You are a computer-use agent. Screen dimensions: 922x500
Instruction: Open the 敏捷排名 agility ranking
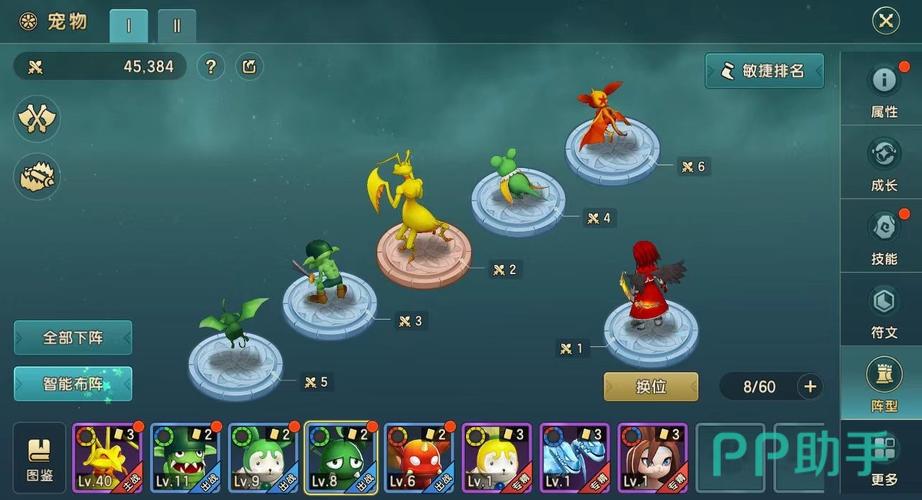tap(764, 71)
